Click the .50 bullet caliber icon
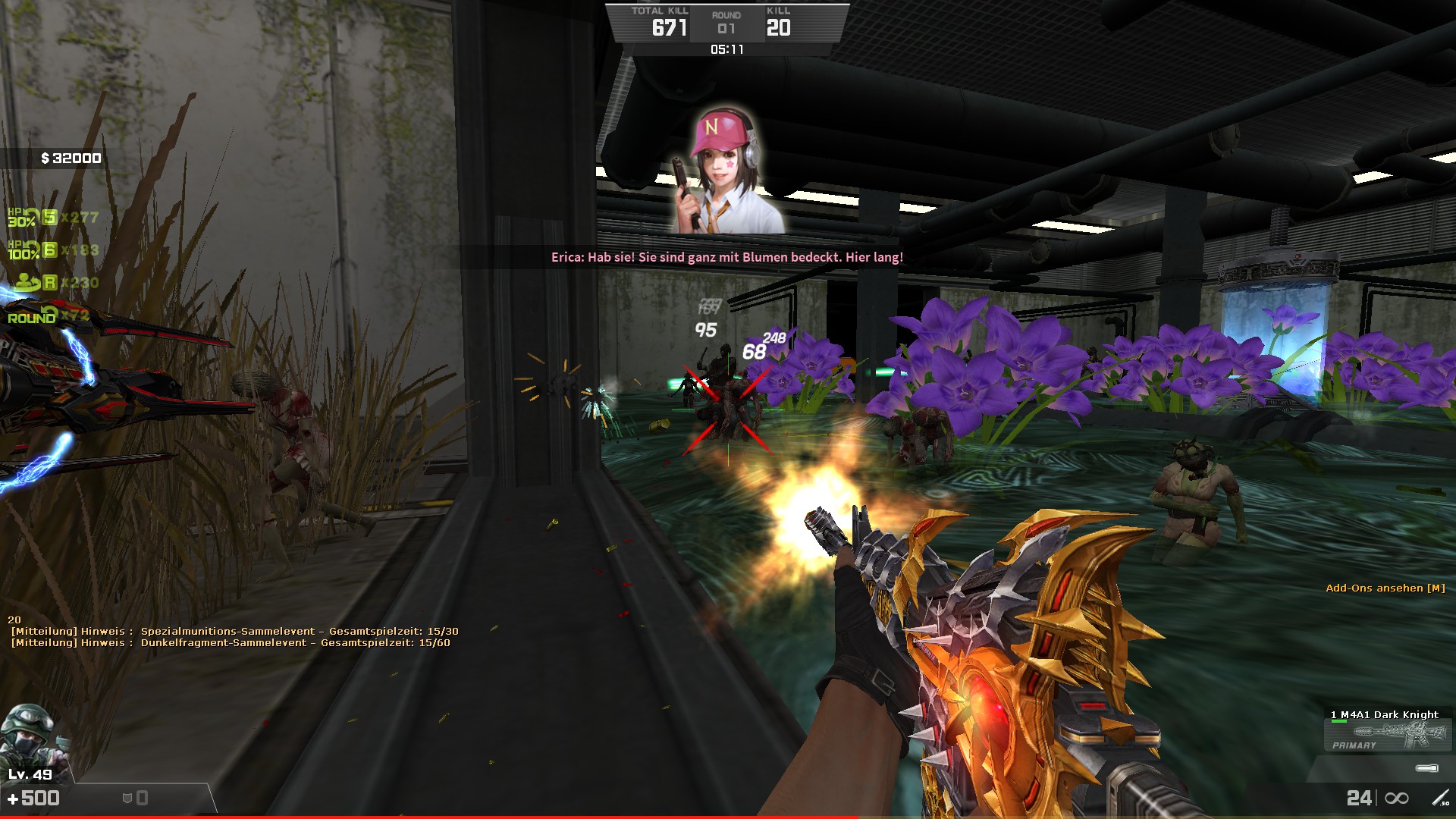This screenshot has width=1456, height=819. [x=1441, y=799]
